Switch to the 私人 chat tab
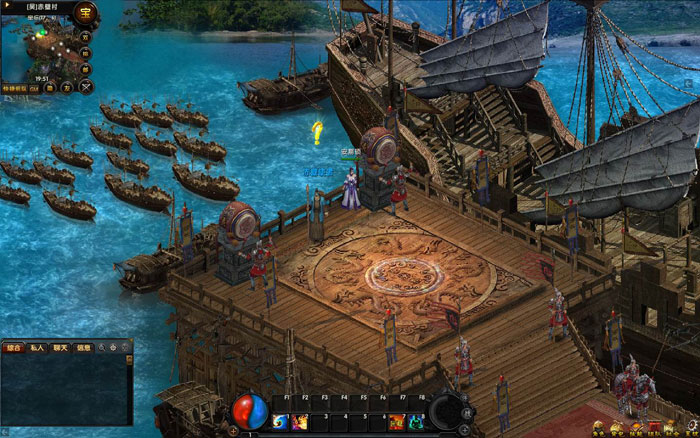This screenshot has height=438, width=700. point(38,349)
